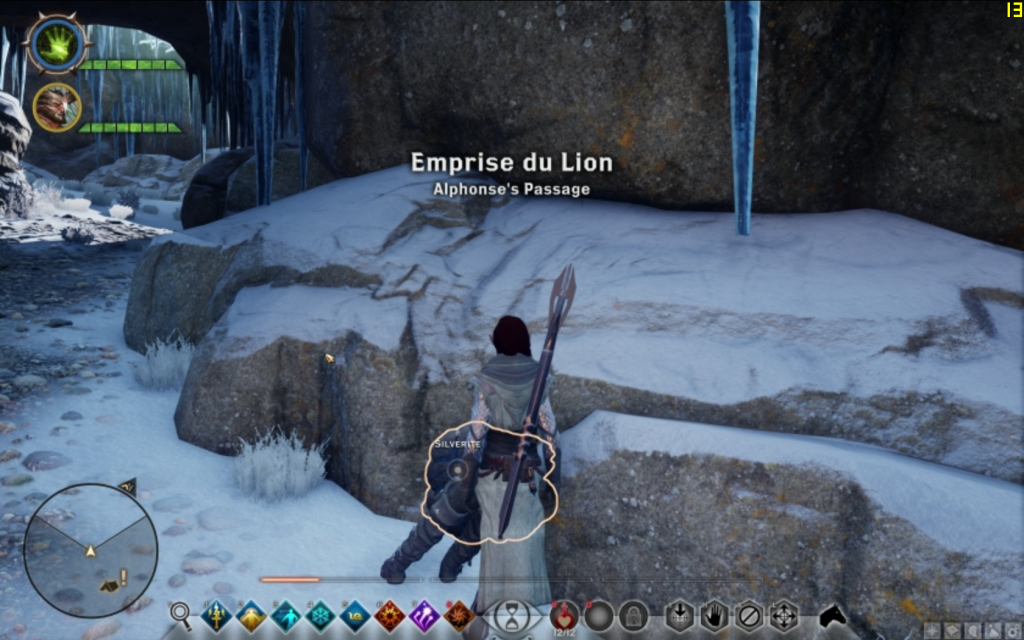This screenshot has height=640, width=1024.
Task: Activate the dark orange swirl ability
Action: coord(459,615)
